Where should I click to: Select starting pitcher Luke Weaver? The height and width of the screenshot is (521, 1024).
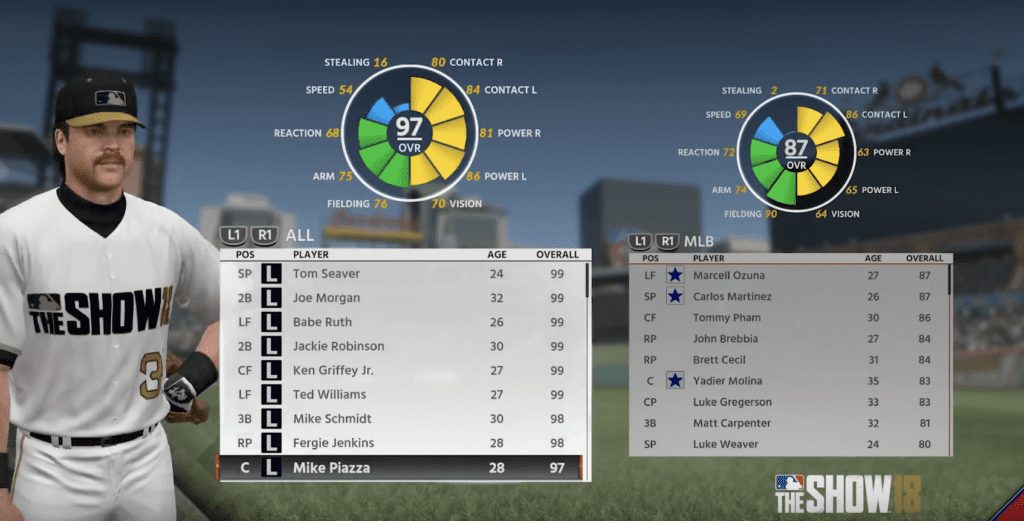[790, 444]
